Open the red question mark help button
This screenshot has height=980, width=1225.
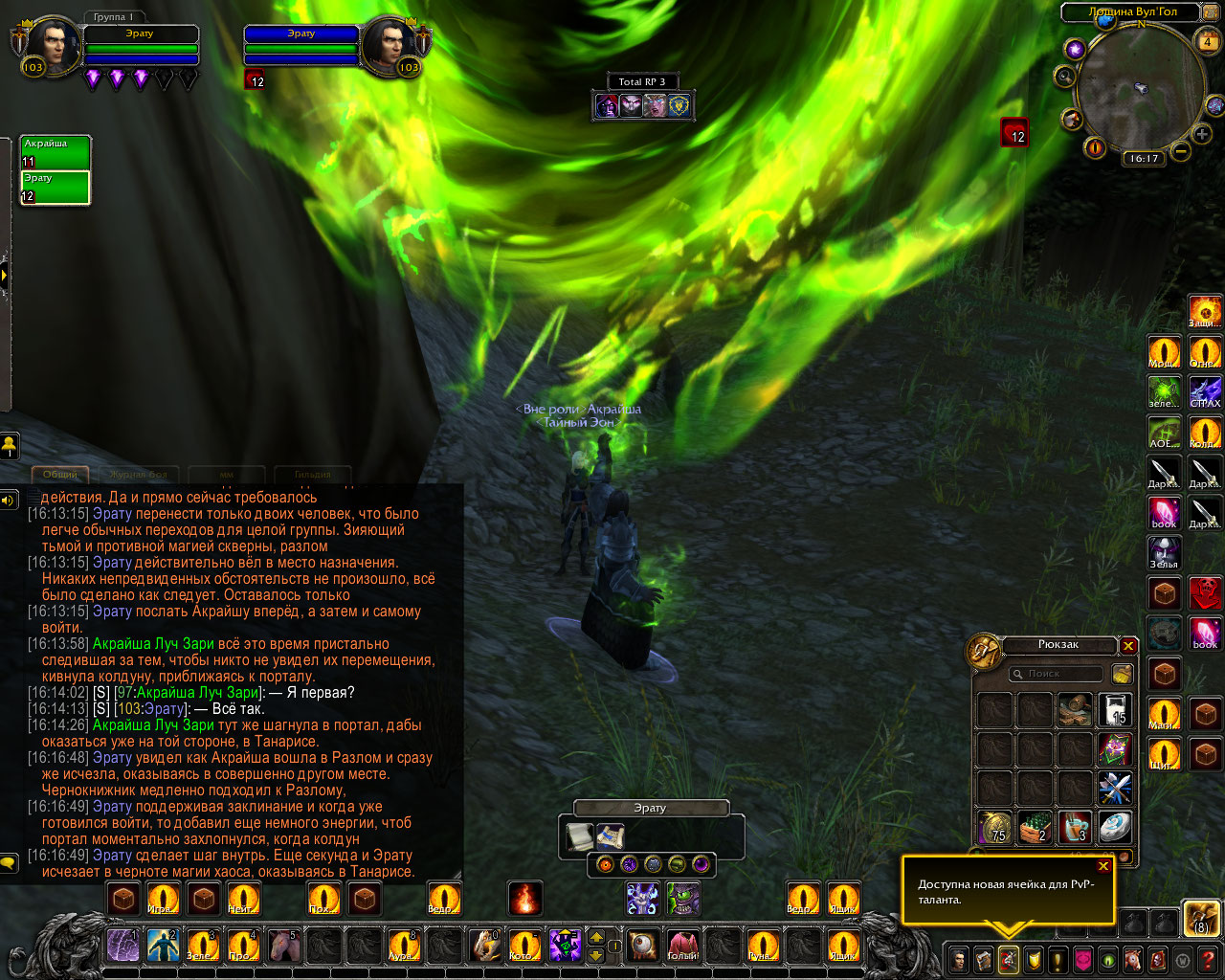(1209, 959)
